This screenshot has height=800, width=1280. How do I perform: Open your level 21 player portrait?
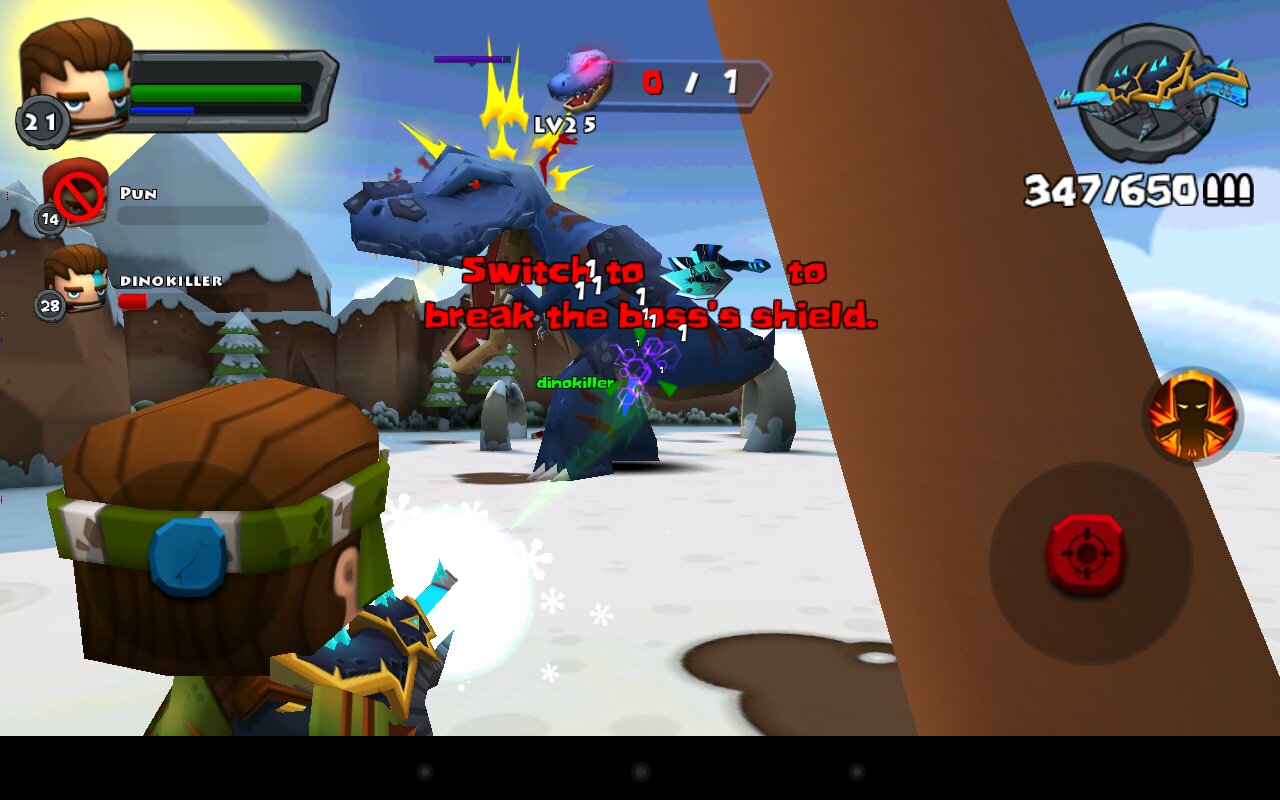pyautogui.click(x=76, y=78)
